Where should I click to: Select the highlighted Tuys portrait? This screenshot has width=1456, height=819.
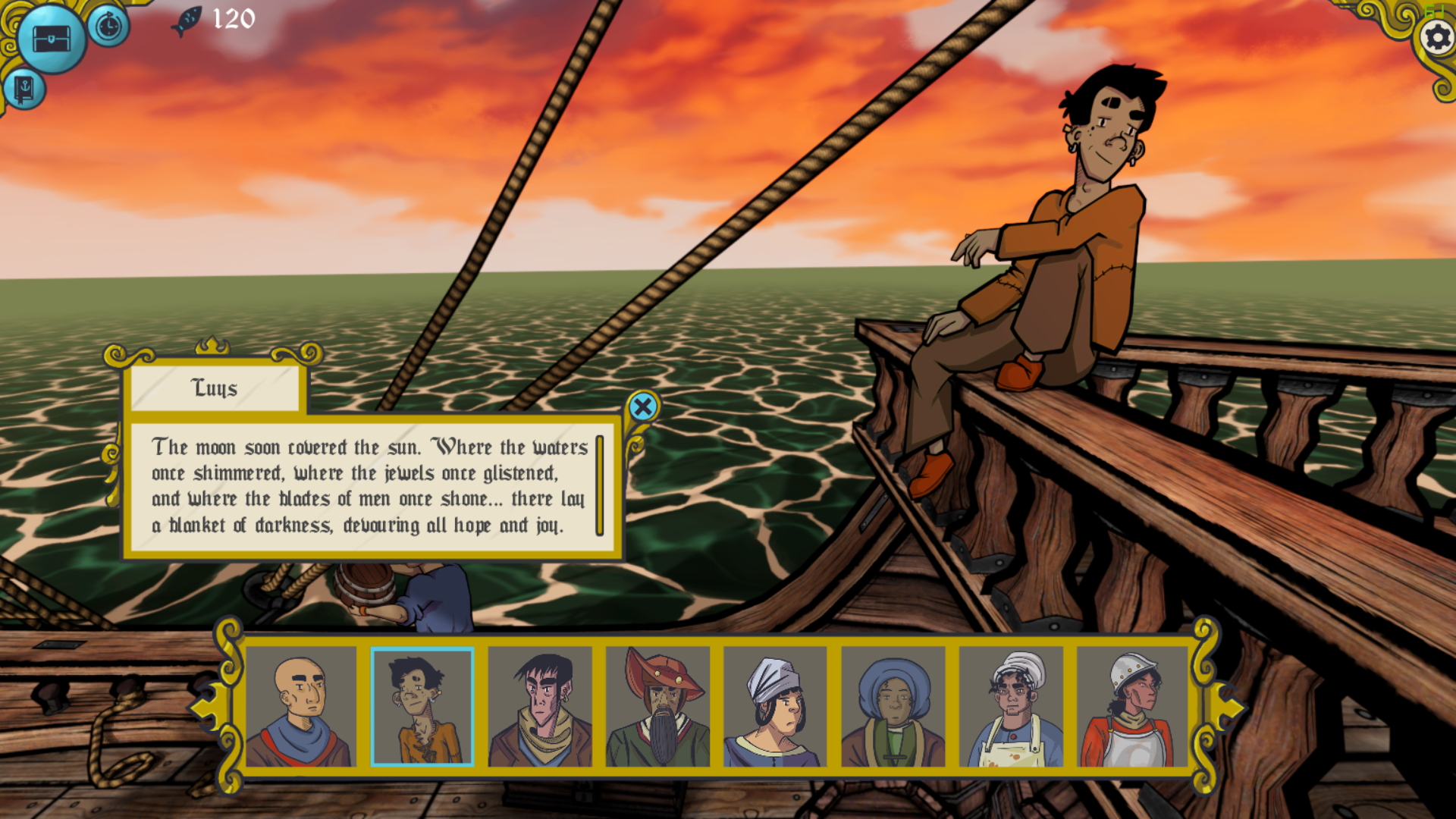(422, 707)
